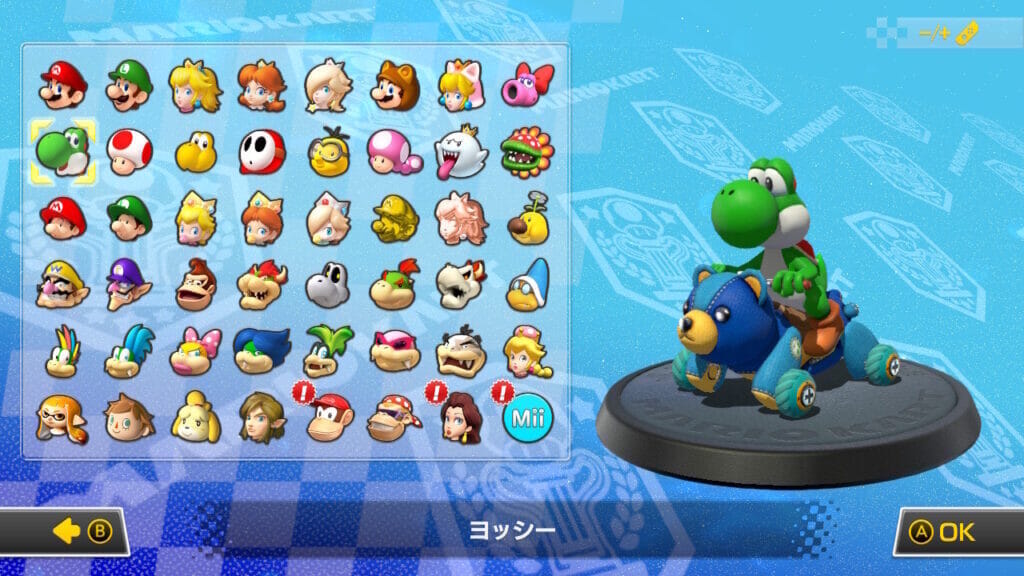Select Petey Piranha character
Viewport: 1024px width, 576px height.
coord(526,152)
